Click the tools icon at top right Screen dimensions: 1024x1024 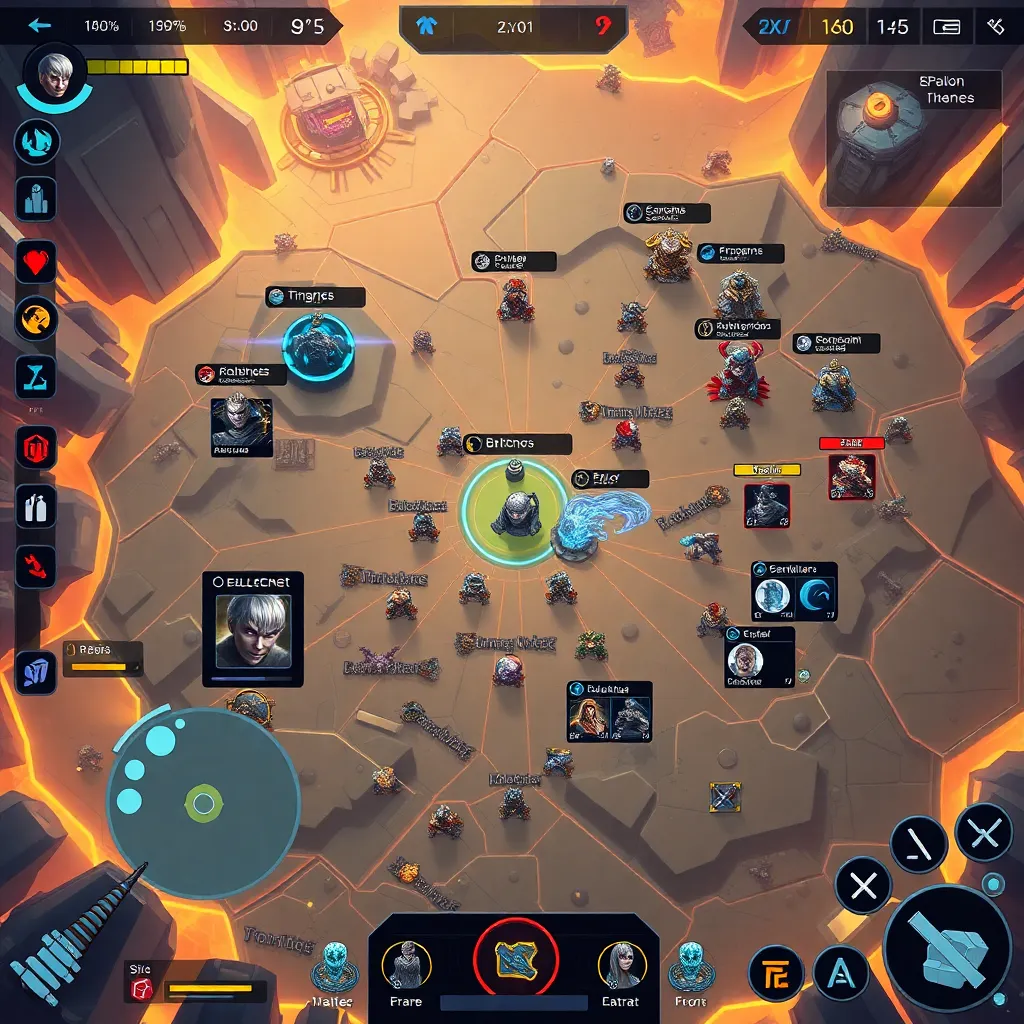(x=995, y=27)
